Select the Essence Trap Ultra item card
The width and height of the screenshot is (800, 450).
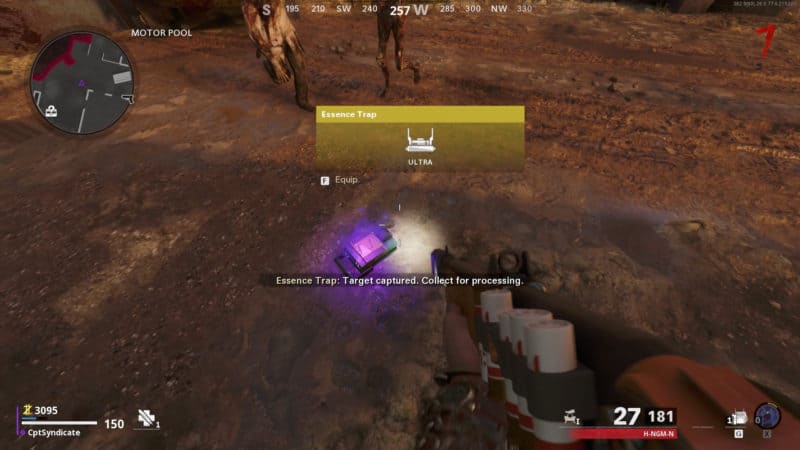[x=420, y=138]
